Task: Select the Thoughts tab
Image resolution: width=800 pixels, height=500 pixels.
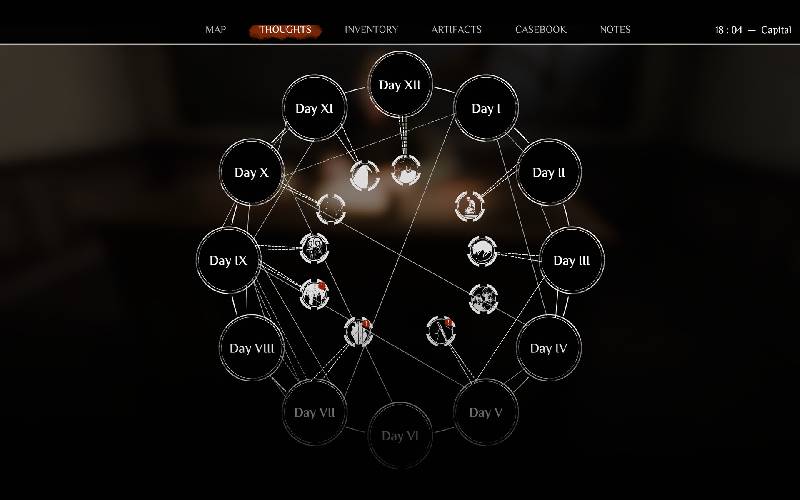Action: [285, 30]
